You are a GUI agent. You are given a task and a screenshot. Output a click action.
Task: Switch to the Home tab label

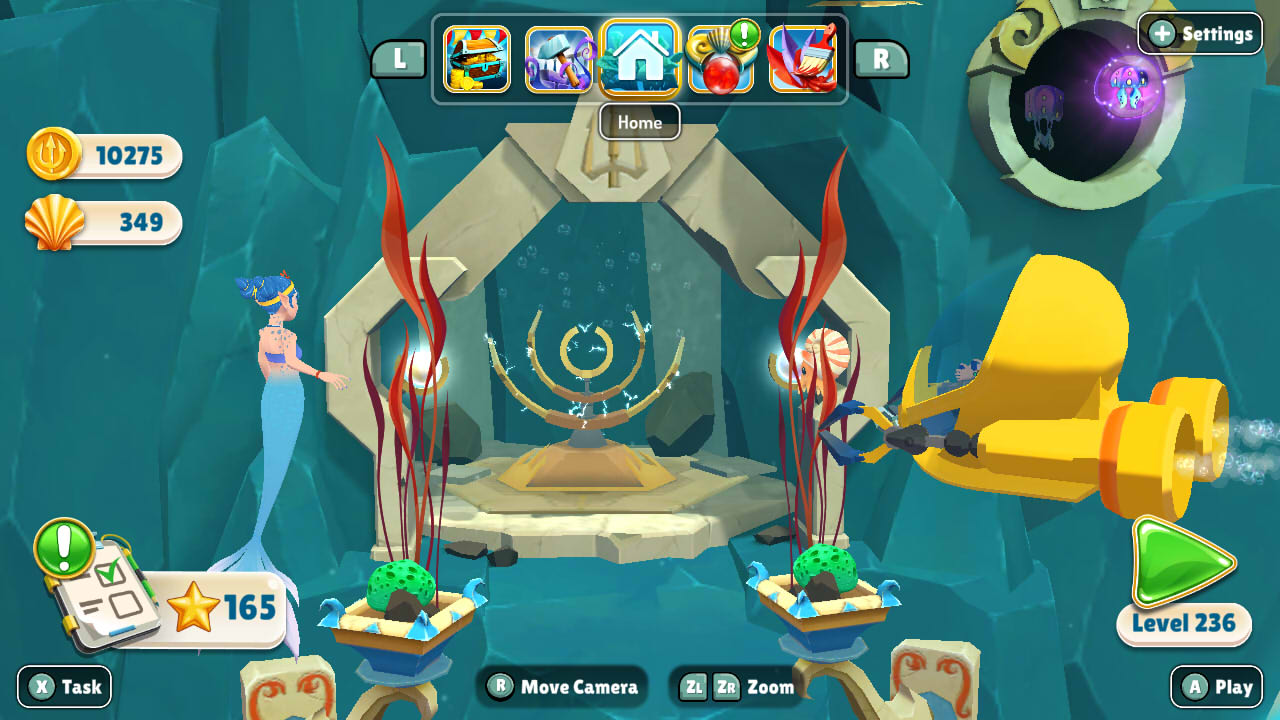coord(639,122)
